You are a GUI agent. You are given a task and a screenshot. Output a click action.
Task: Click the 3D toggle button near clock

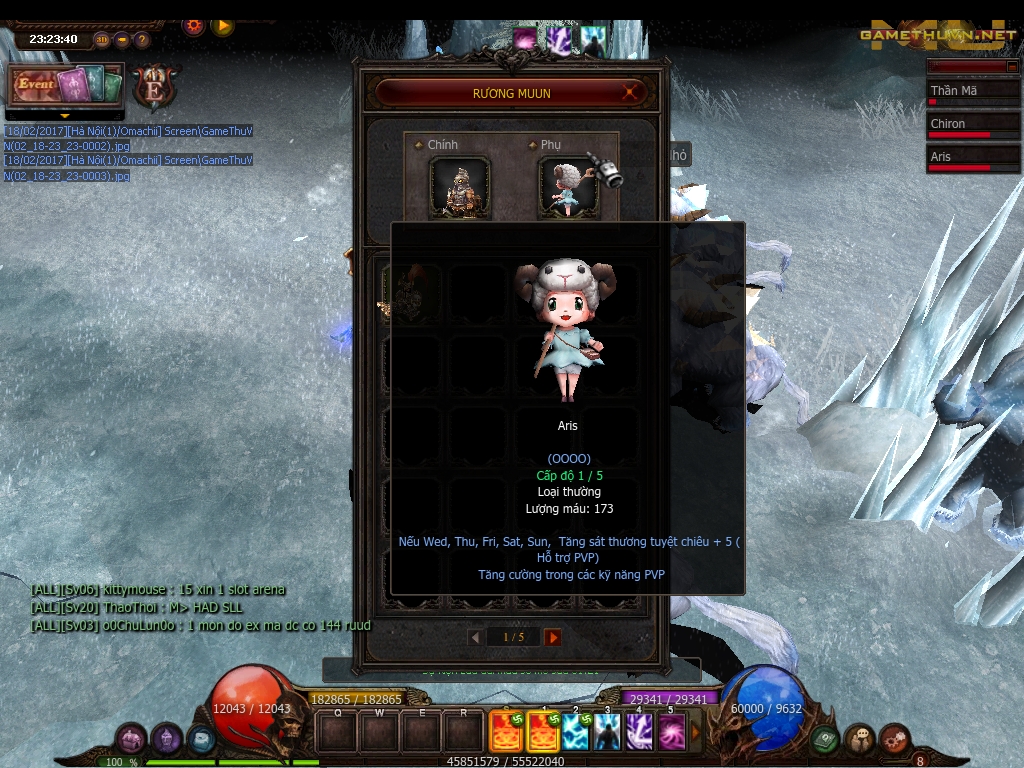coord(102,40)
